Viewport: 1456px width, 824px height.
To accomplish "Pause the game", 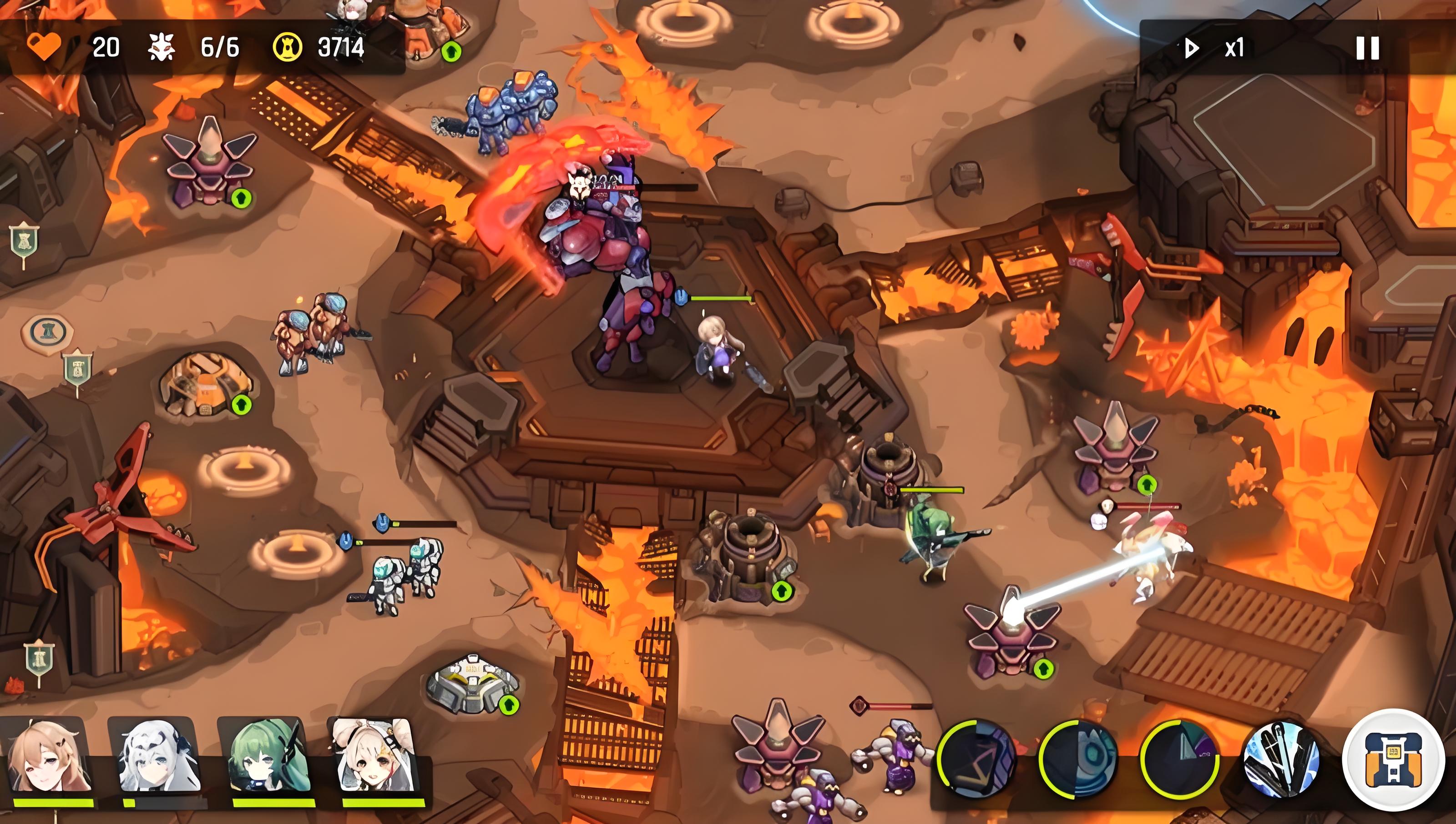I will [1367, 48].
